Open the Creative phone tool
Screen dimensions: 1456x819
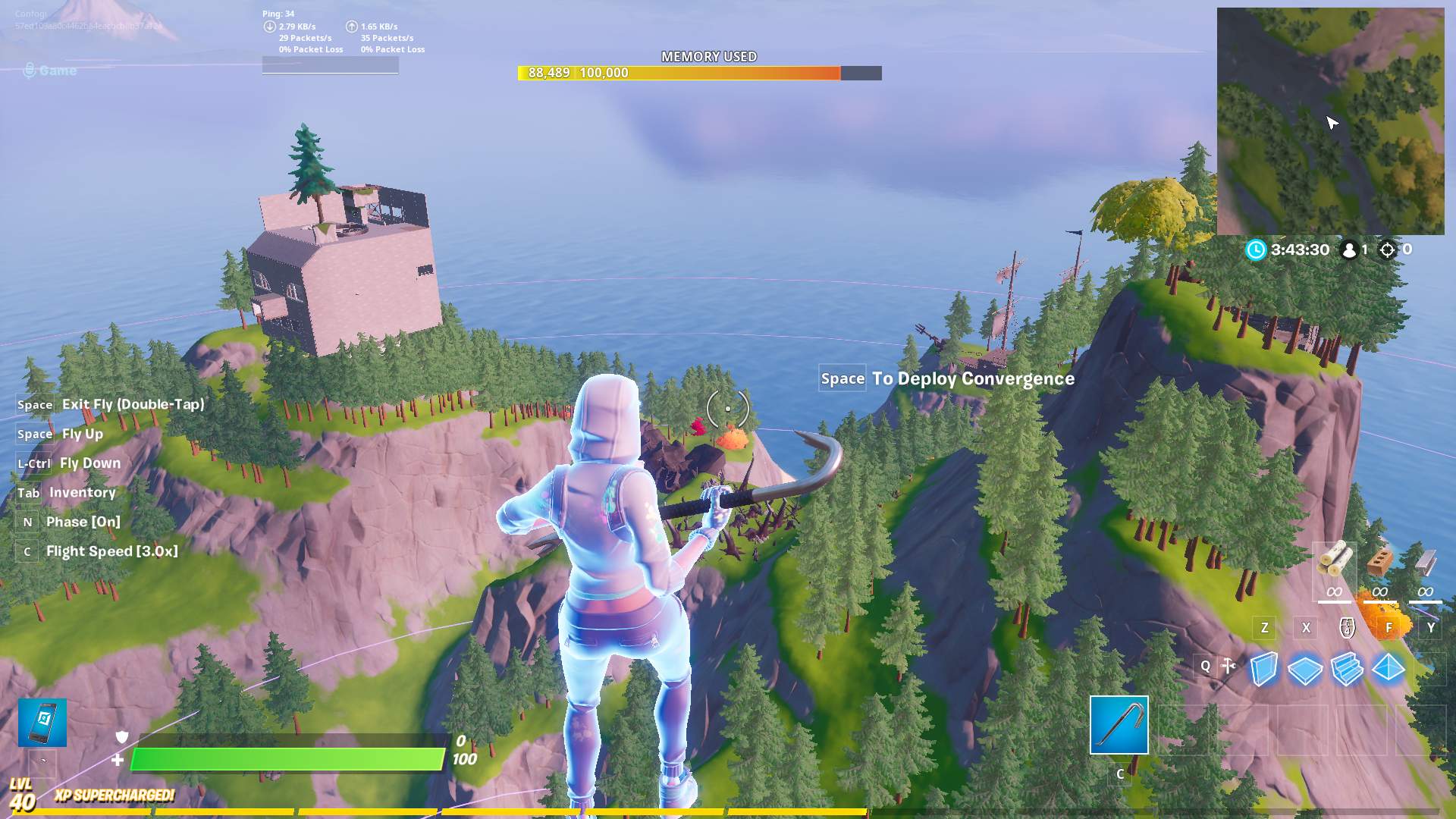point(43,723)
